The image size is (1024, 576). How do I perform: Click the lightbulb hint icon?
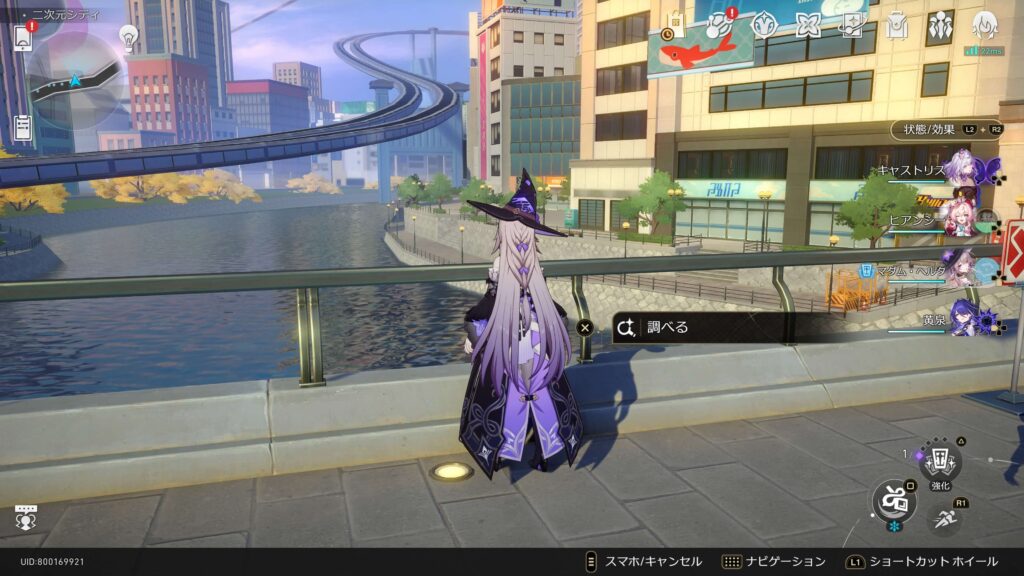(x=128, y=37)
